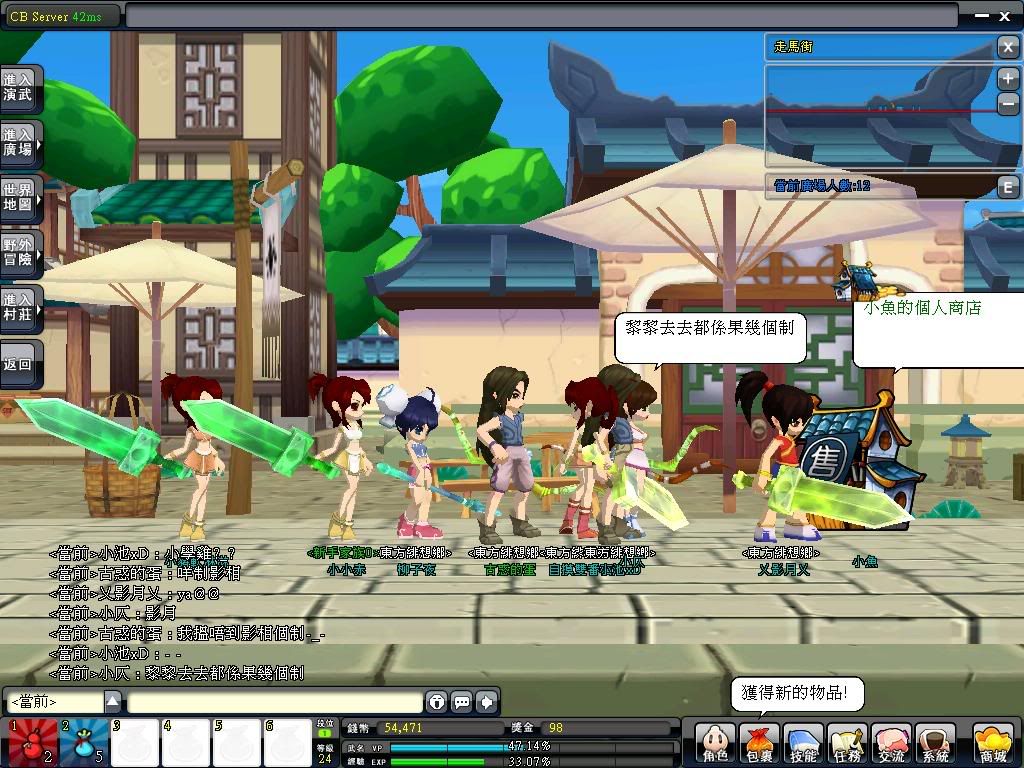Open the 任務 quest log

tap(847, 745)
